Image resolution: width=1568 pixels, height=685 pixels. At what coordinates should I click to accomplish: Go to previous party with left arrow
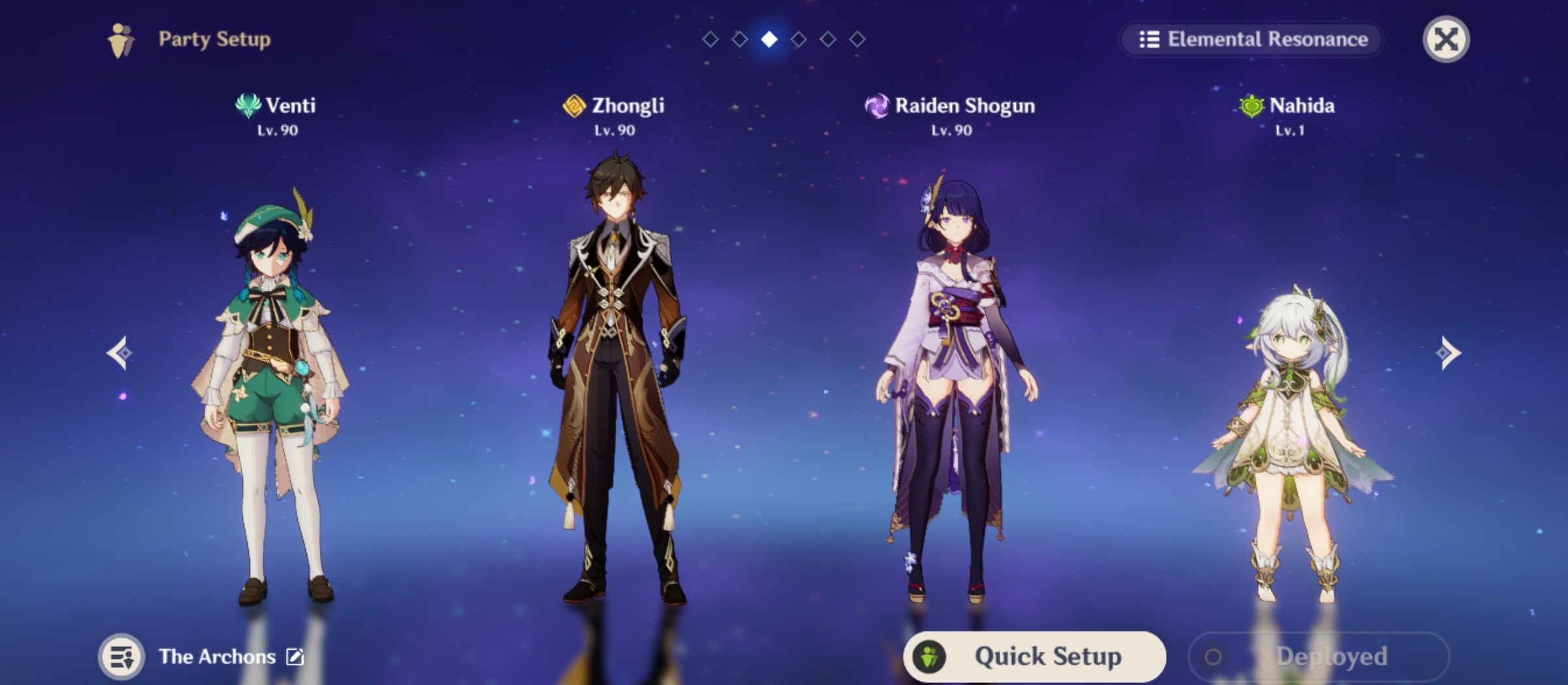(x=120, y=352)
